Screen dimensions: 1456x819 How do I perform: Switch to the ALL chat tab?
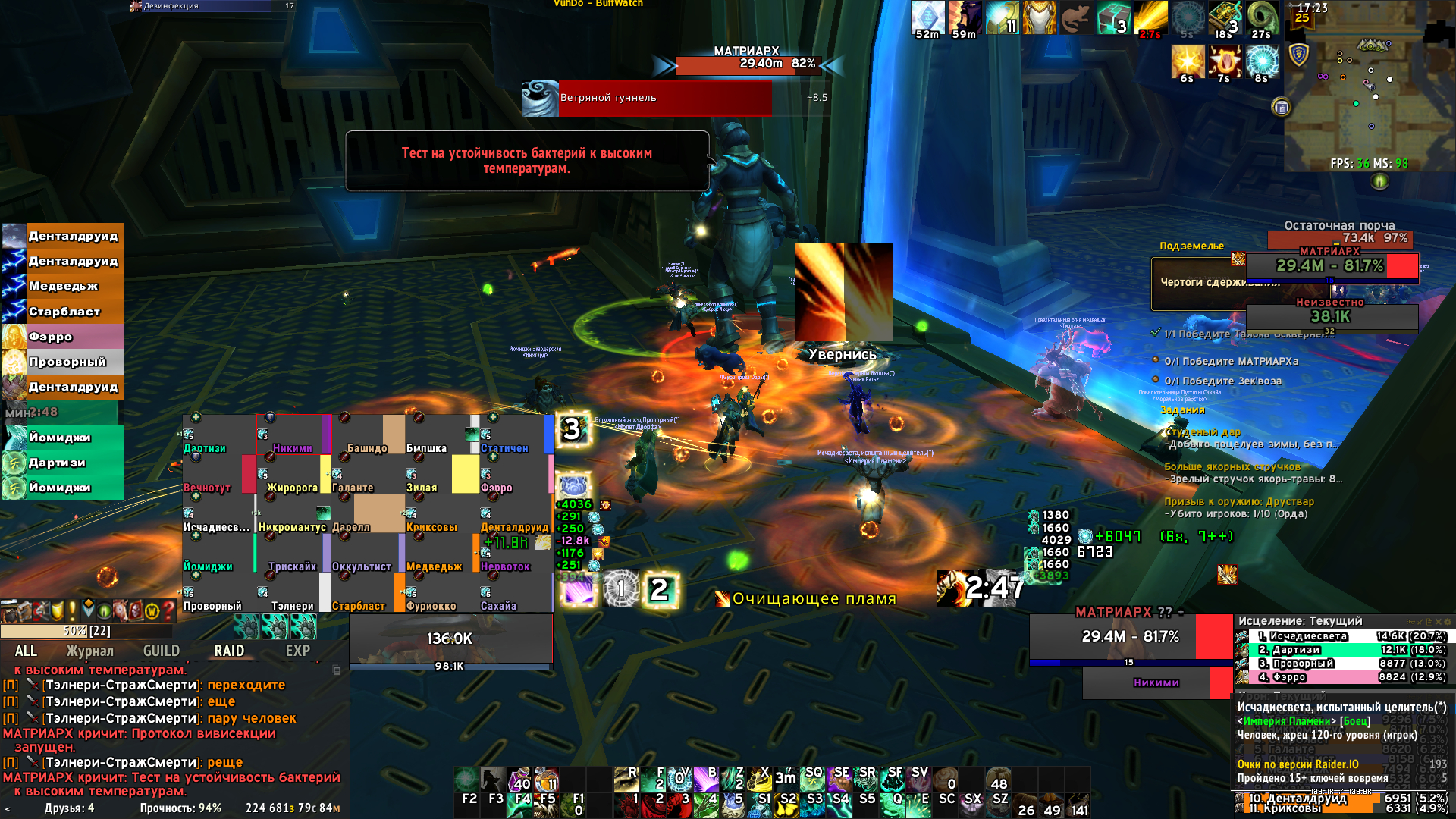(26, 651)
